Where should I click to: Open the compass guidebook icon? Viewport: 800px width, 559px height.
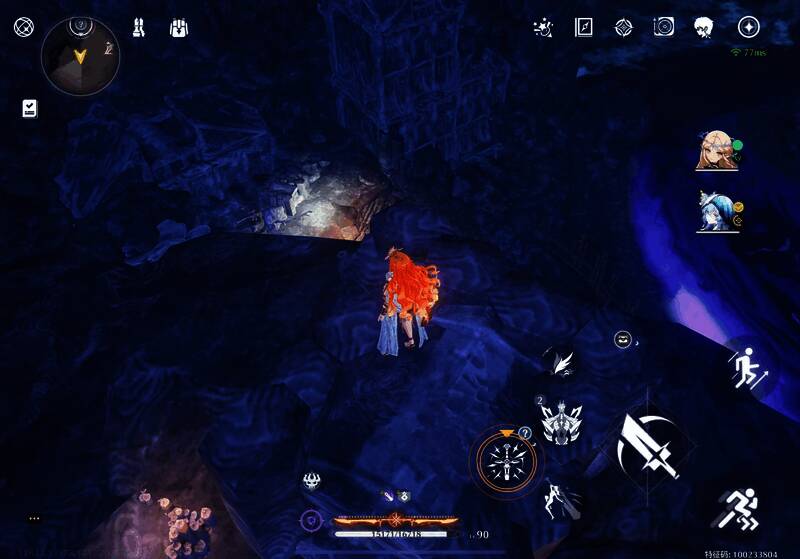point(584,28)
